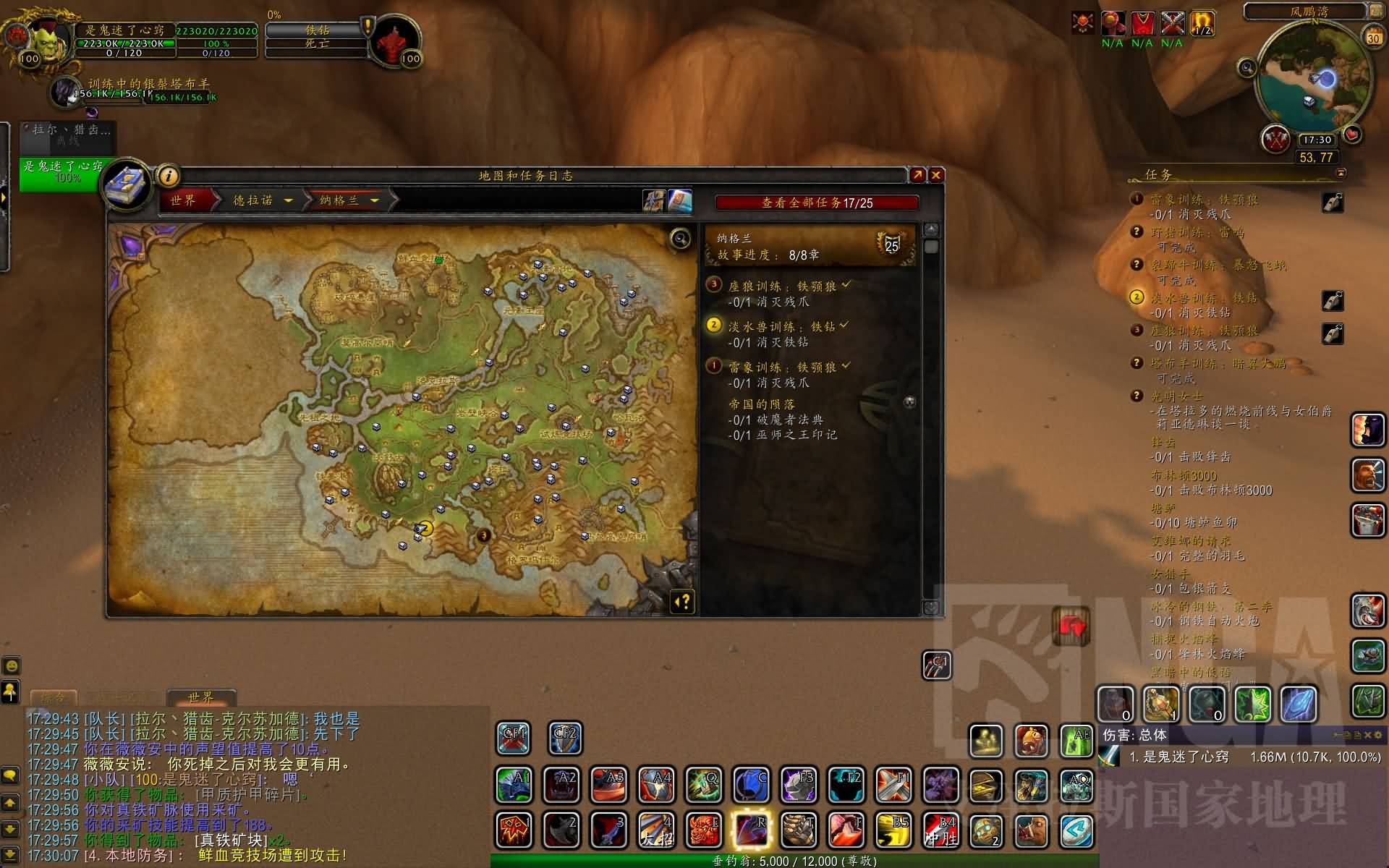This screenshot has width=1389, height=868.
Task: Activate the glowing ability bound to R
Action: 752,830
